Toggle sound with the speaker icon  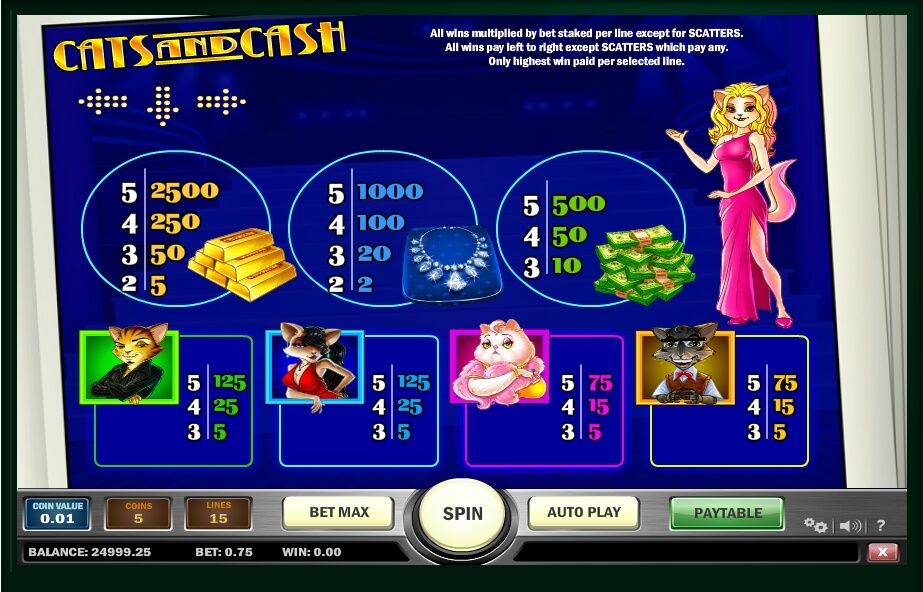(x=850, y=525)
